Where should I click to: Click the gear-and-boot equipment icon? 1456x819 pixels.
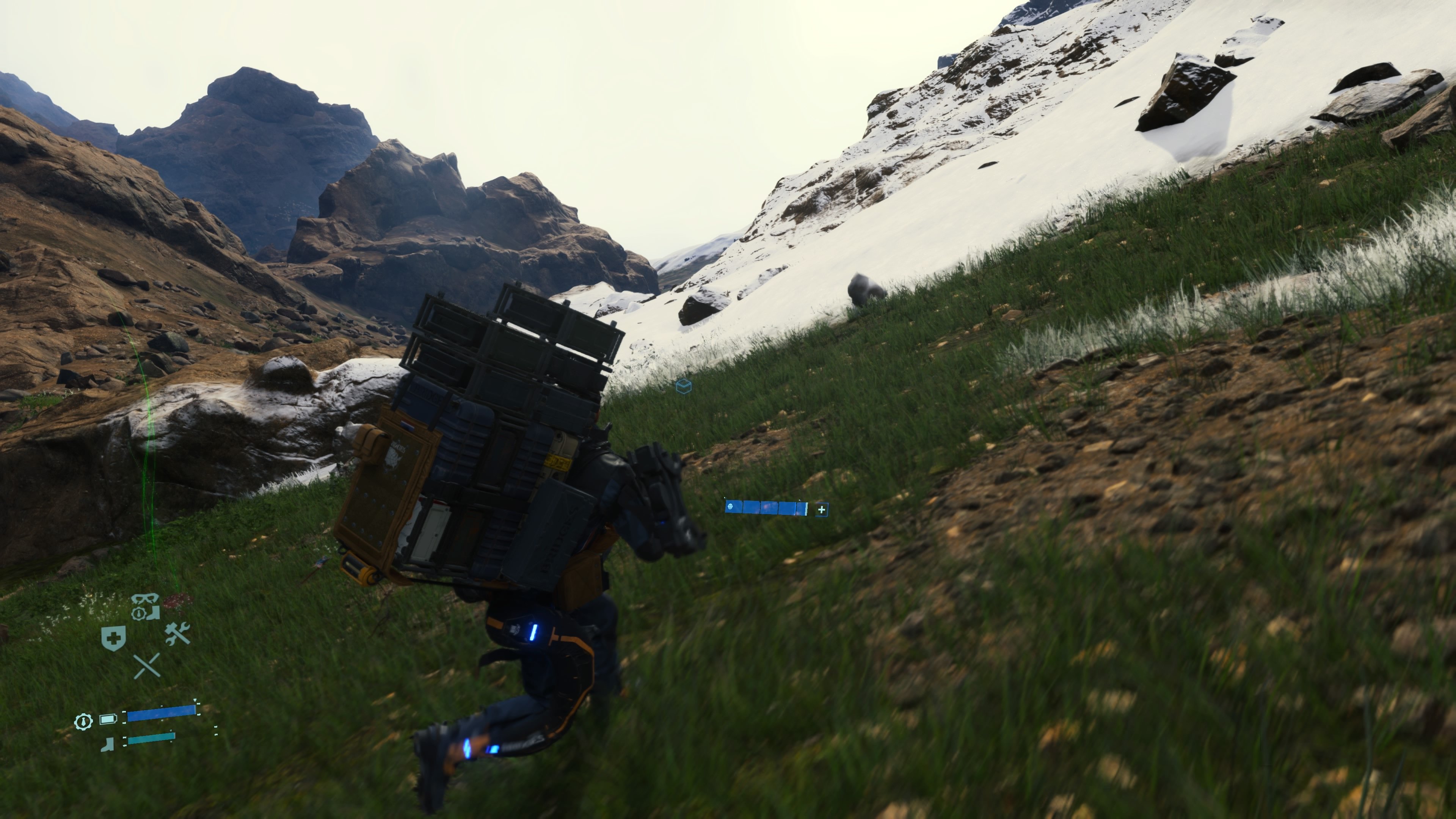point(146,613)
